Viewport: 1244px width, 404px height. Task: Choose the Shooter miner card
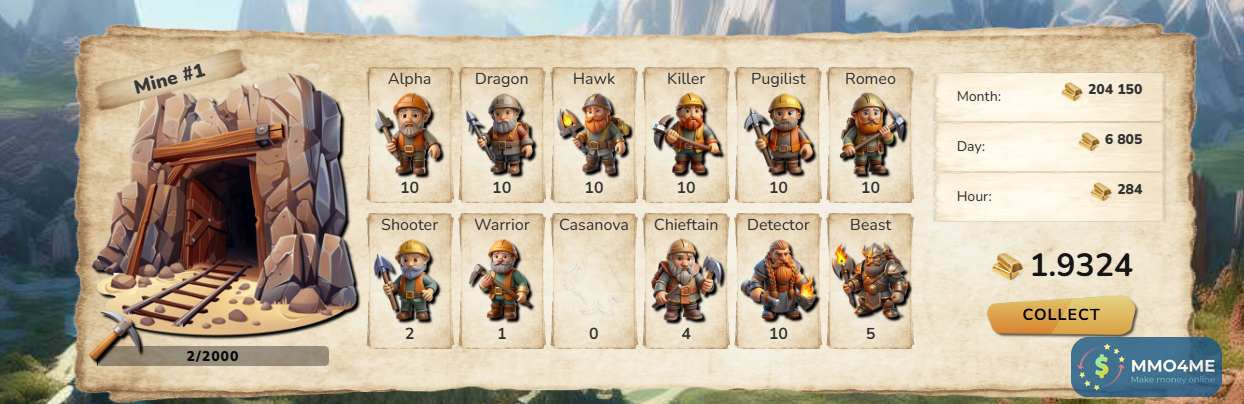[410, 280]
